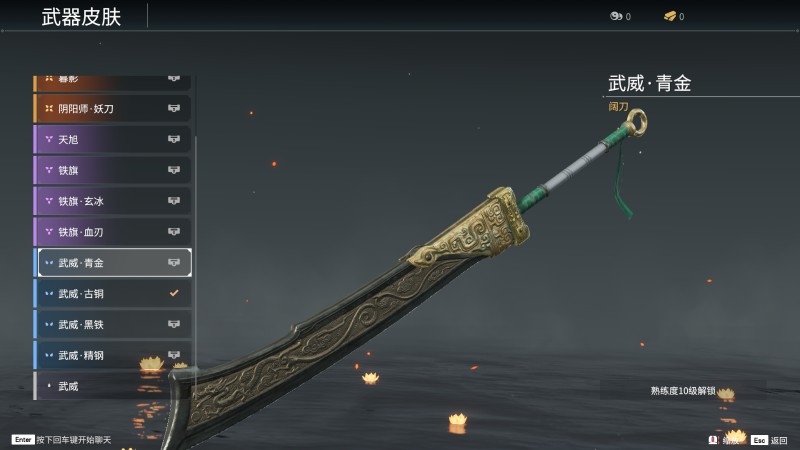Click the 熟练度10级解锁 unlock bar
The height and width of the screenshot is (450, 800).
tap(683, 391)
